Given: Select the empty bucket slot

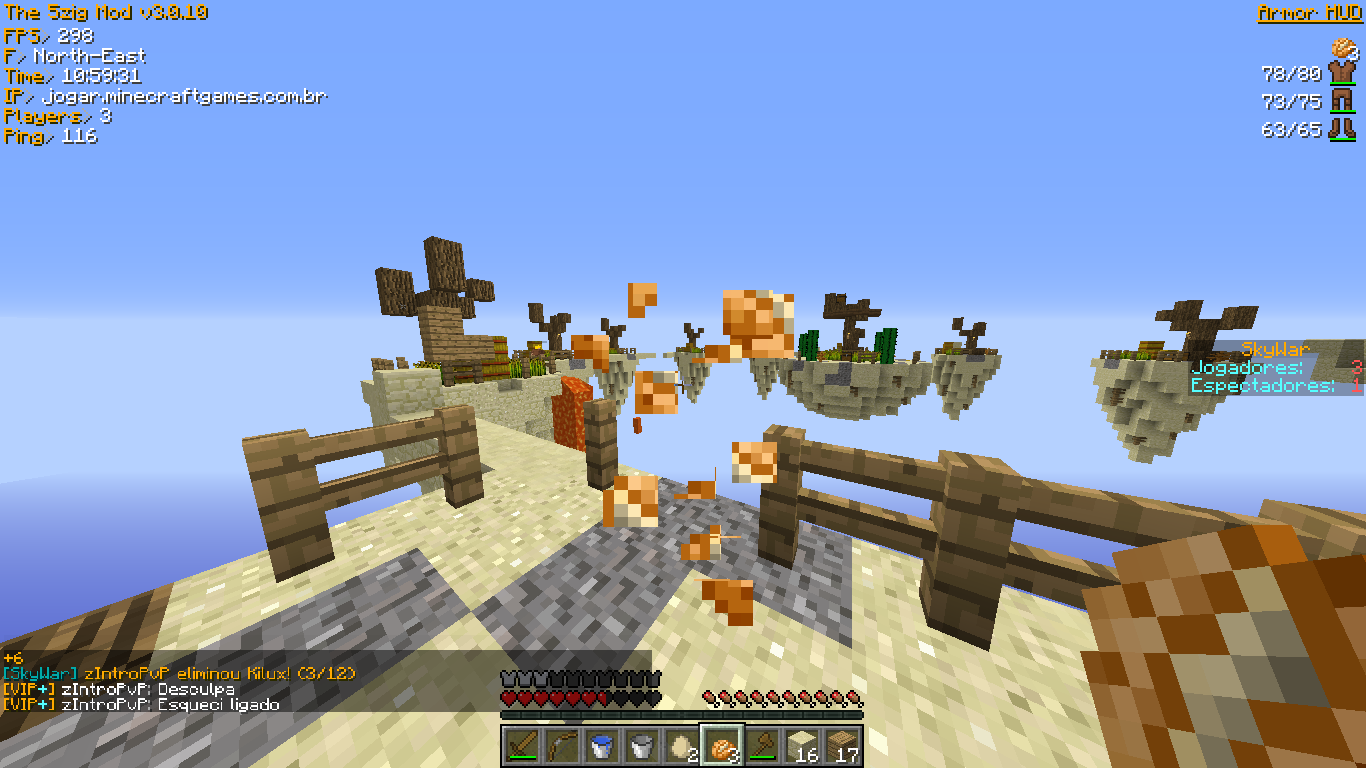Looking at the screenshot, I should [x=642, y=746].
